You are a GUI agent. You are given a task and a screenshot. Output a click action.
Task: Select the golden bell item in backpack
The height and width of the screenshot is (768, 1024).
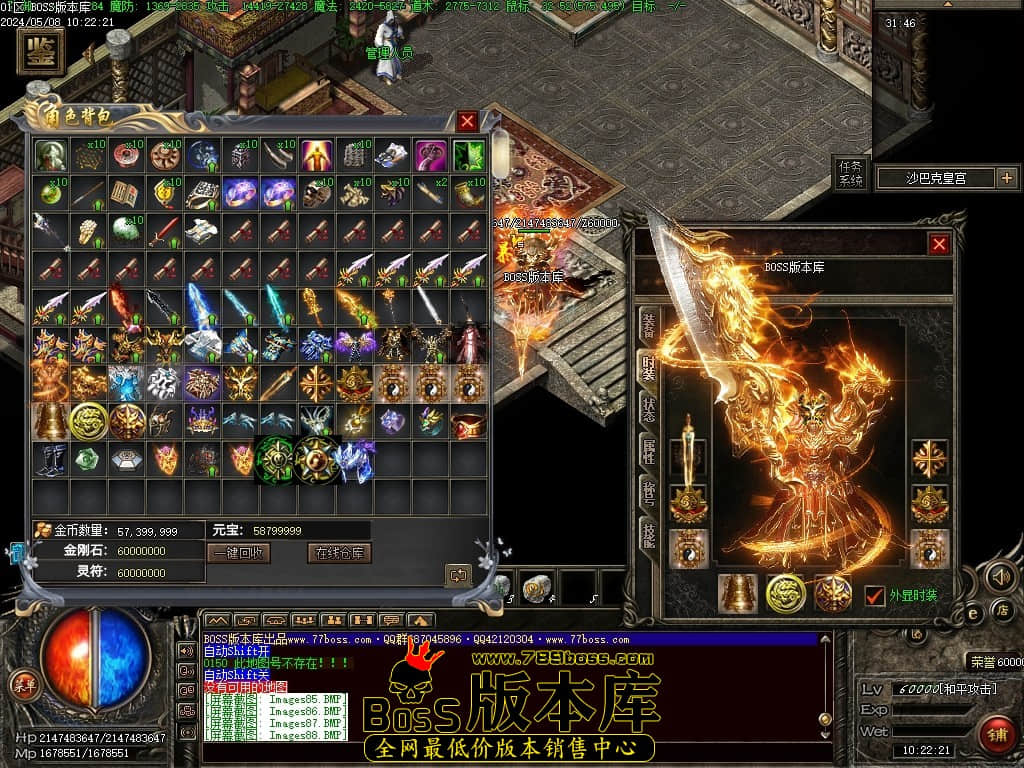pyautogui.click(x=50, y=421)
